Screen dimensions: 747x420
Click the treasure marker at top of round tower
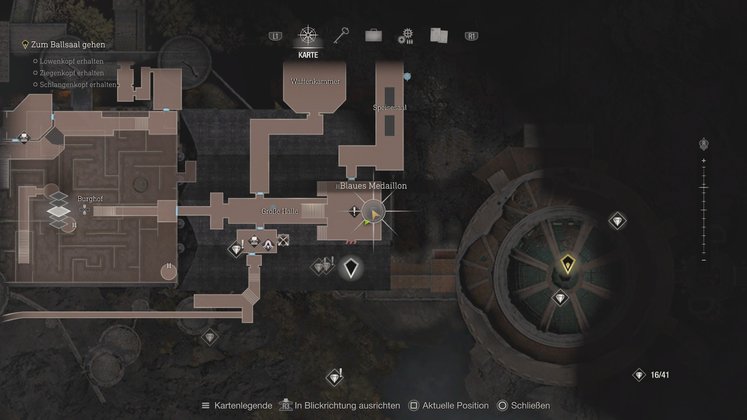click(x=617, y=220)
